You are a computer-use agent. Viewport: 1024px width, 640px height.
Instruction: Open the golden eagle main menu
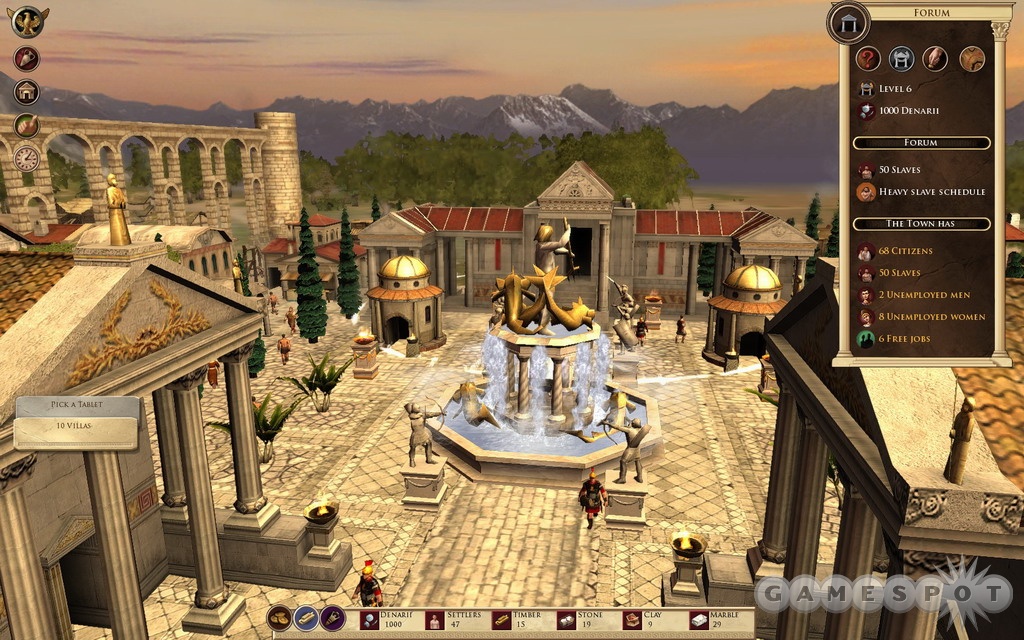click(x=29, y=20)
